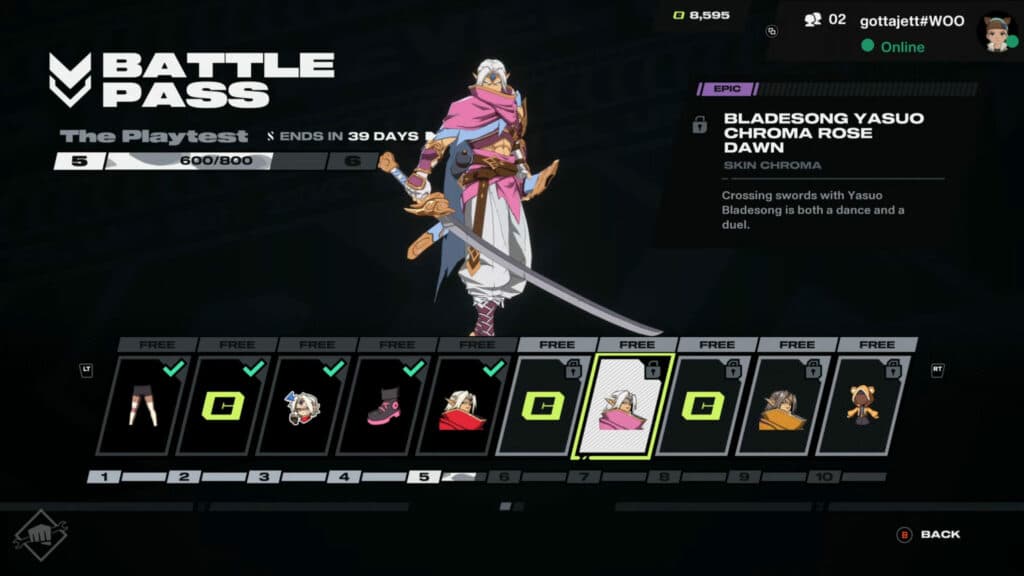Pick the red Yasuo chroma reward
Image resolution: width=1024 pixels, height=576 pixels.
coord(463,406)
